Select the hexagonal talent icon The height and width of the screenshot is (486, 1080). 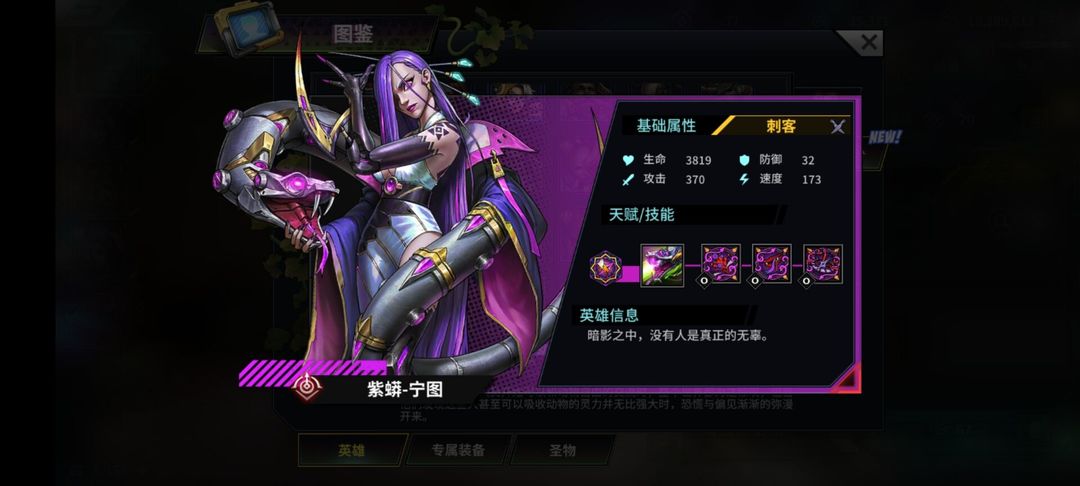tap(605, 265)
